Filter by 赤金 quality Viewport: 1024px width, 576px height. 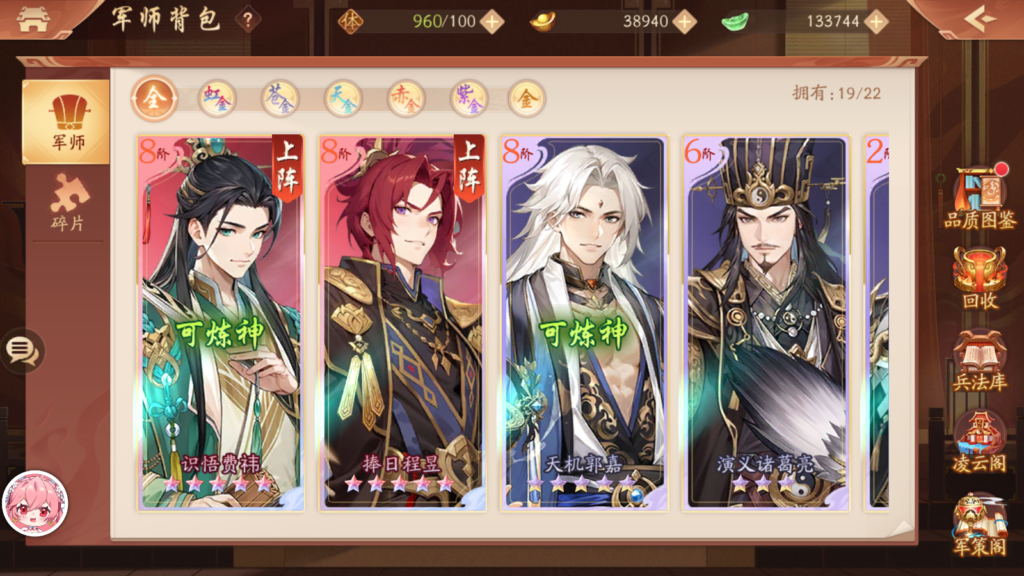click(406, 98)
